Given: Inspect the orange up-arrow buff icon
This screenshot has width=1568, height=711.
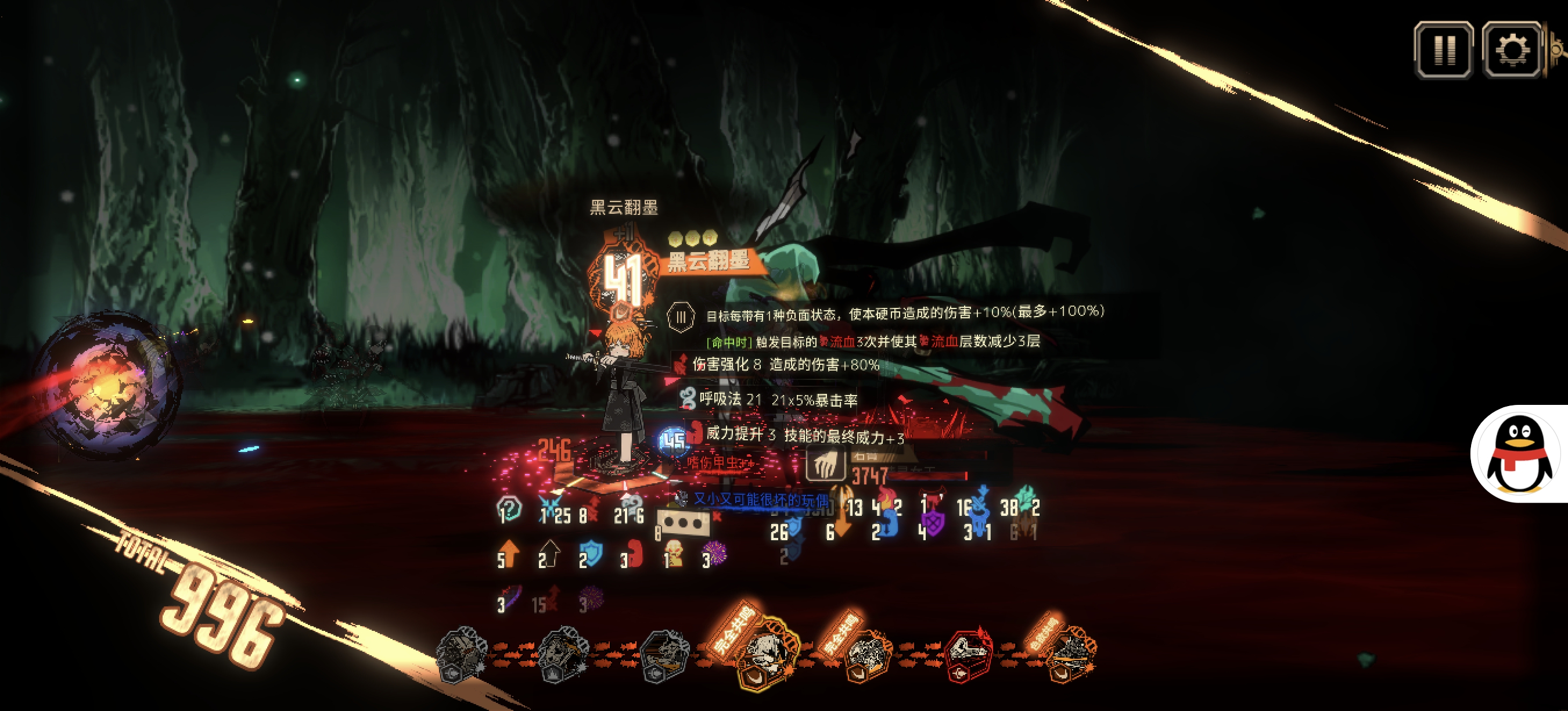Looking at the screenshot, I should (509, 553).
